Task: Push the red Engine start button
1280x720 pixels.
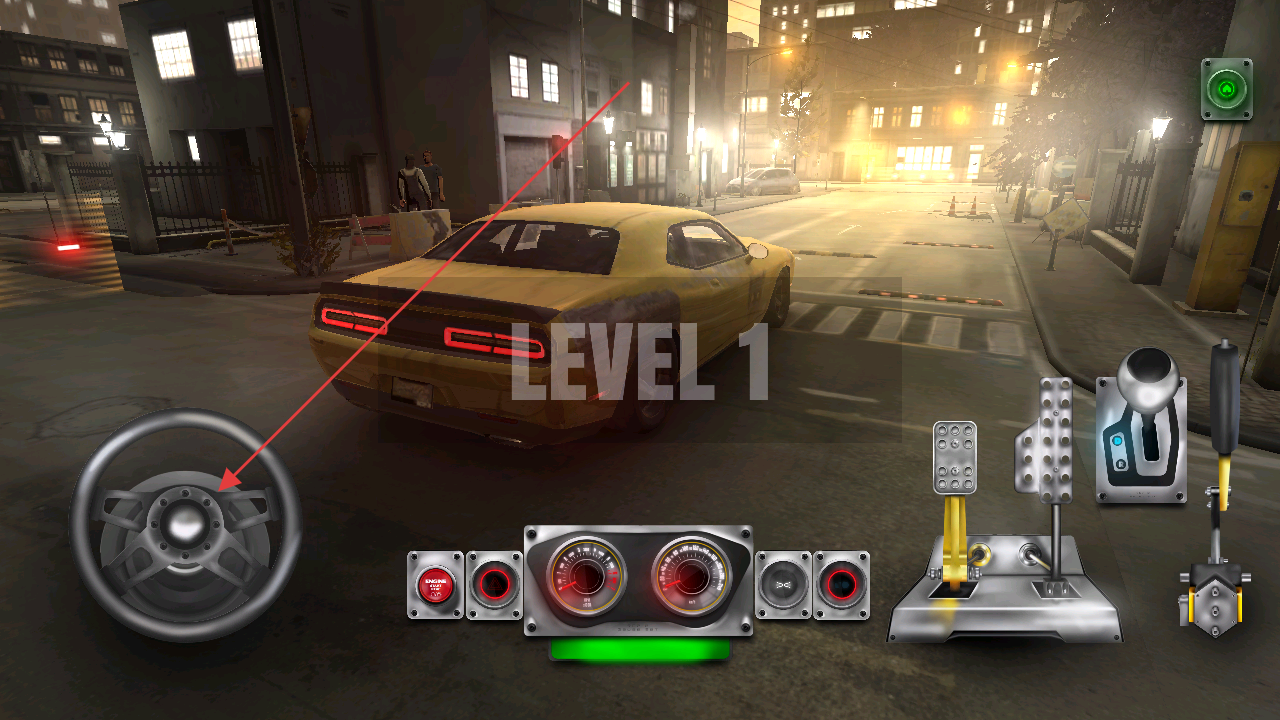Action: [x=436, y=584]
